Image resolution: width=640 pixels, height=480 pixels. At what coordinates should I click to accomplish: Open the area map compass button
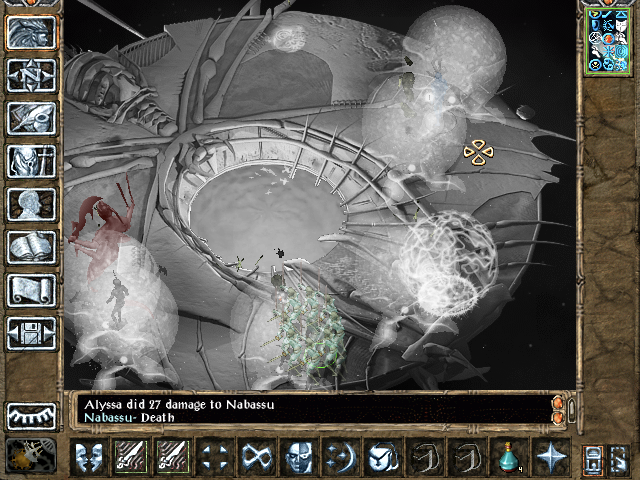[32, 75]
